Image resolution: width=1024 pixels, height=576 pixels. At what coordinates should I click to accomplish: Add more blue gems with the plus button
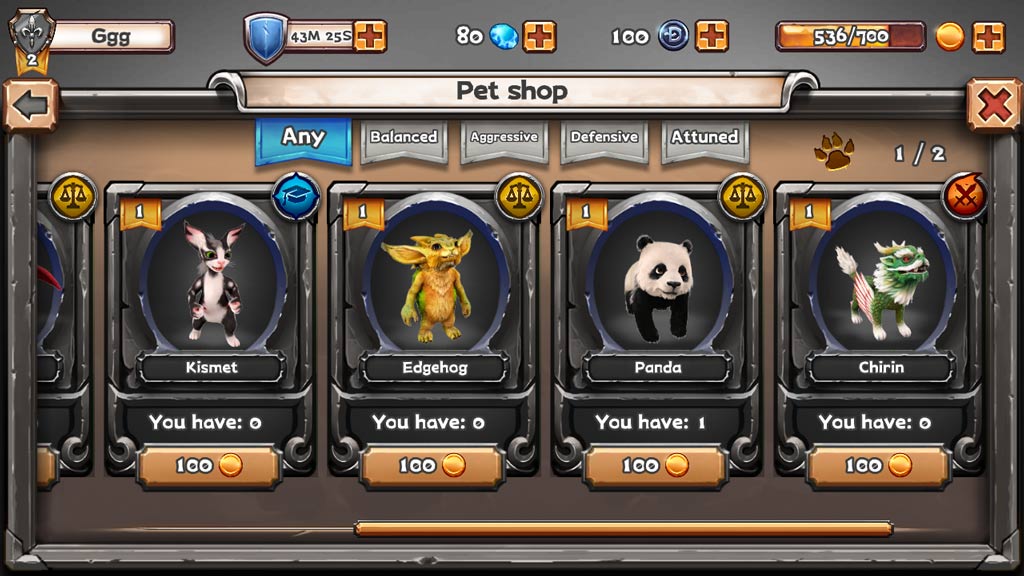(x=539, y=36)
